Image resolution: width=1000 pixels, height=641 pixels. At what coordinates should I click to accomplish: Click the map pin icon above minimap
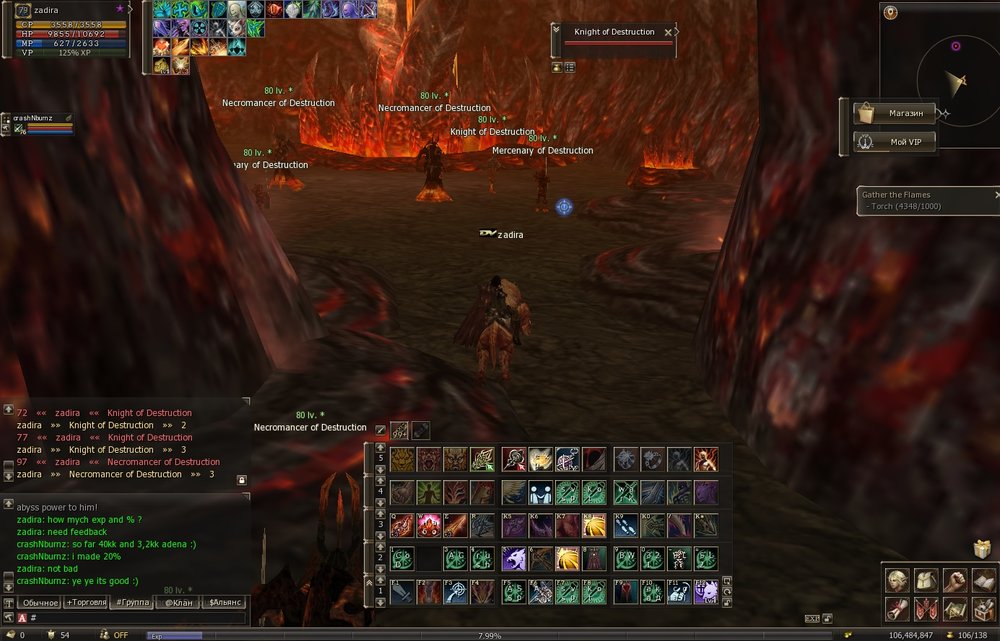[x=890, y=13]
